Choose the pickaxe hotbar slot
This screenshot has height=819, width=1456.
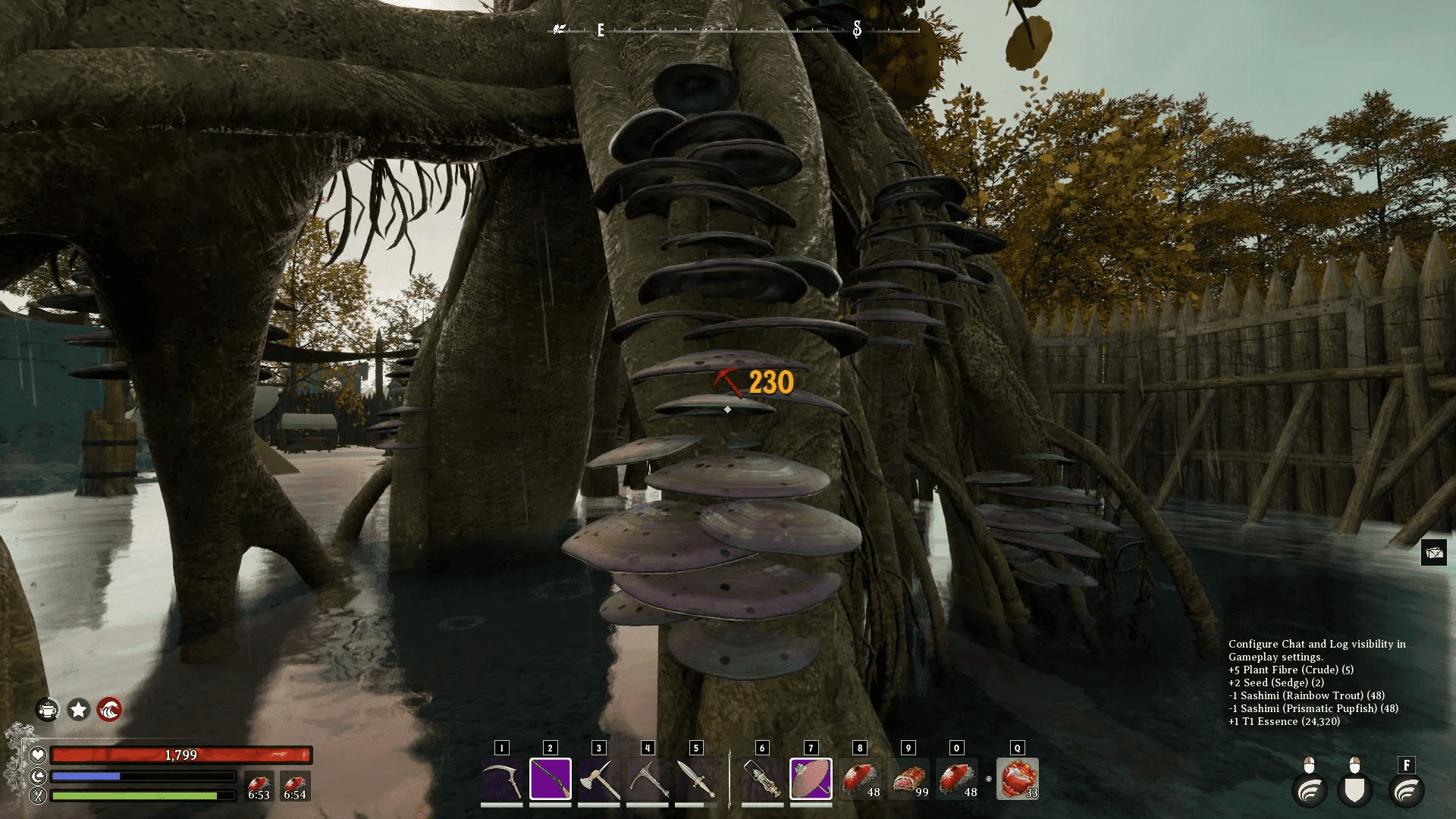[648, 779]
